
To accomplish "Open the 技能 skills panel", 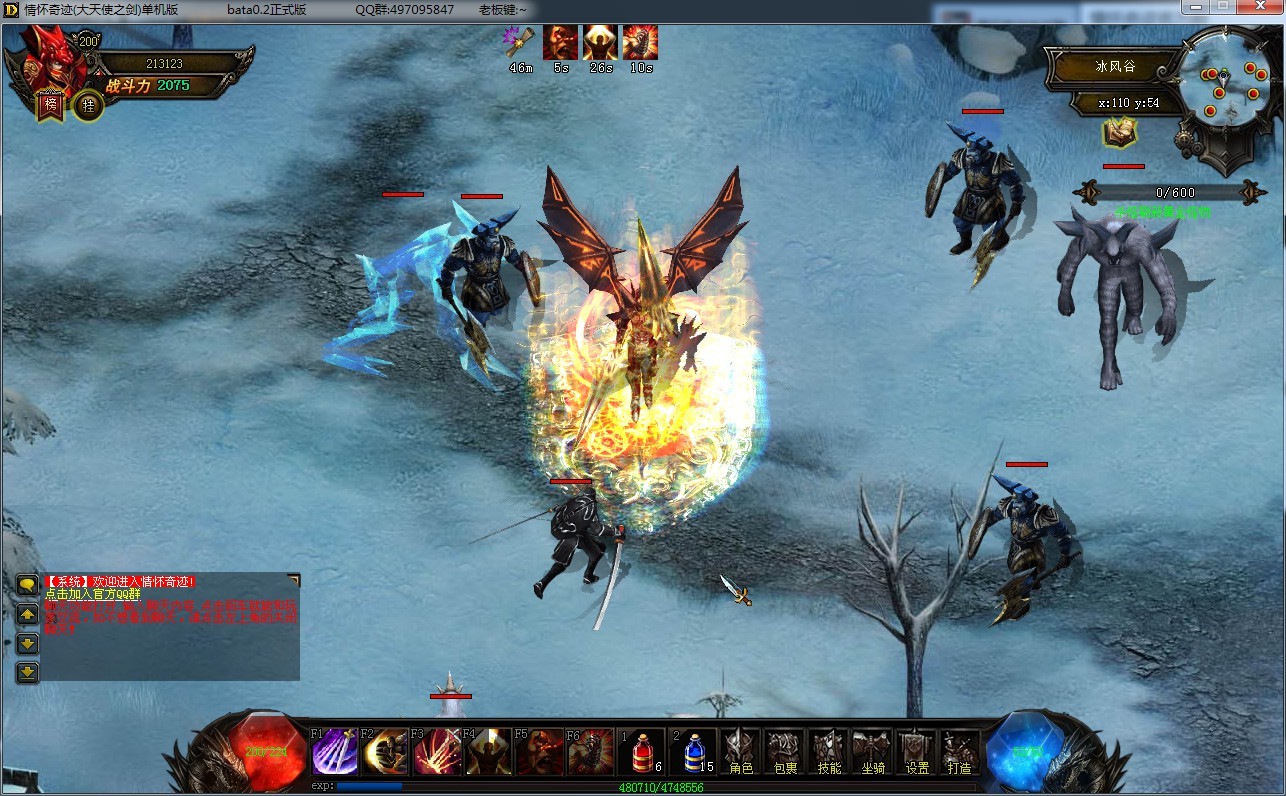I will (x=829, y=752).
